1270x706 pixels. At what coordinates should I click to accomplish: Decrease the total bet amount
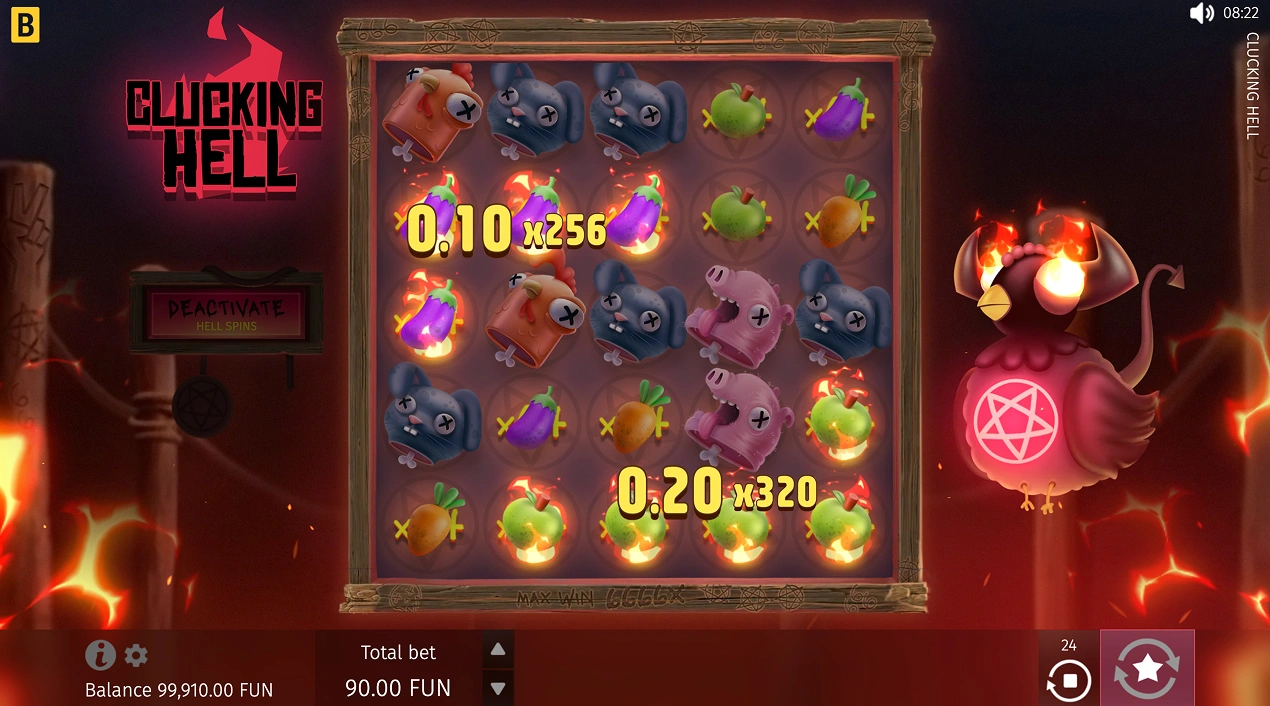click(x=498, y=688)
